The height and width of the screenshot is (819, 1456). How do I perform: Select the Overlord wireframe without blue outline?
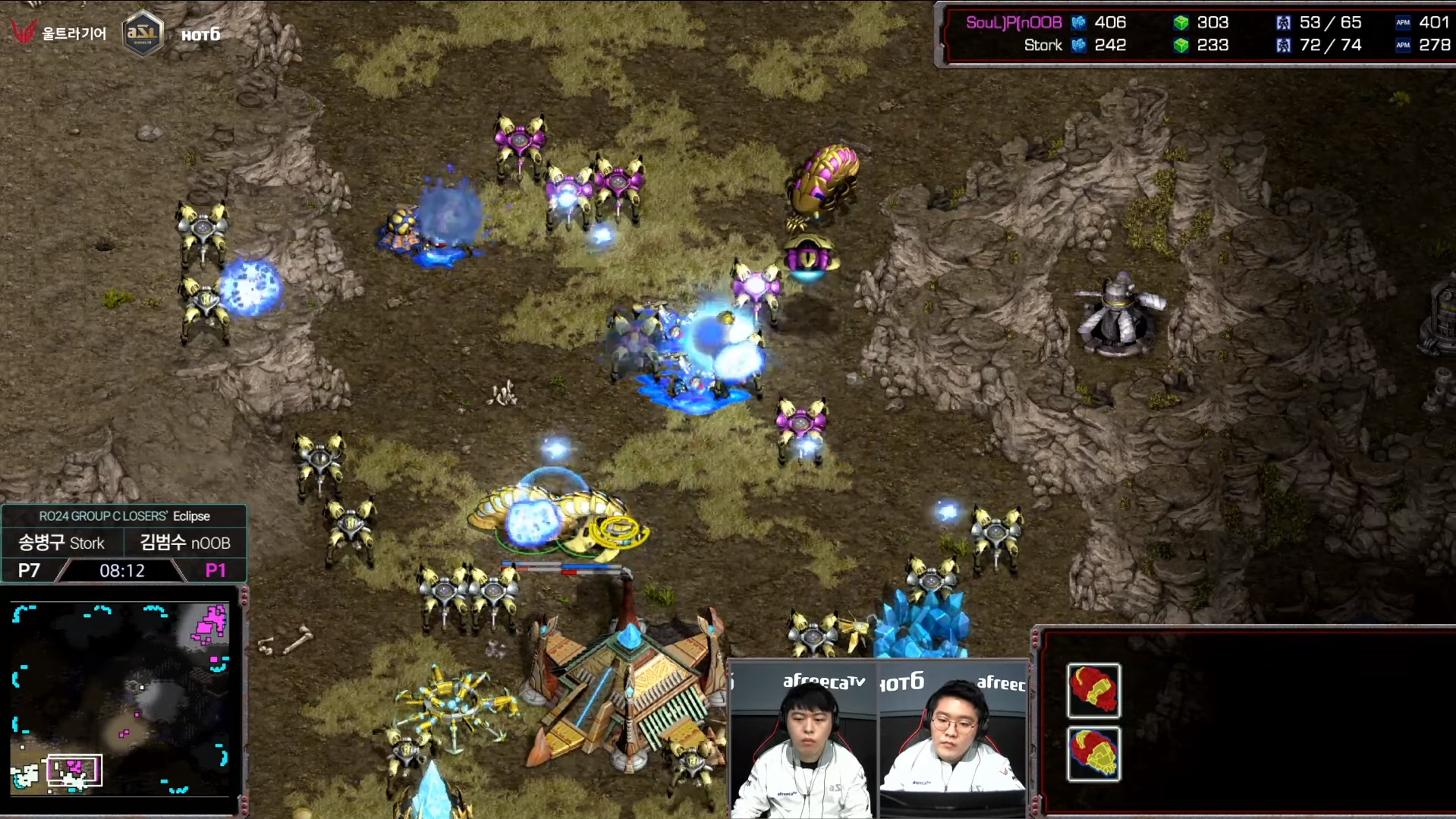pos(1093,690)
